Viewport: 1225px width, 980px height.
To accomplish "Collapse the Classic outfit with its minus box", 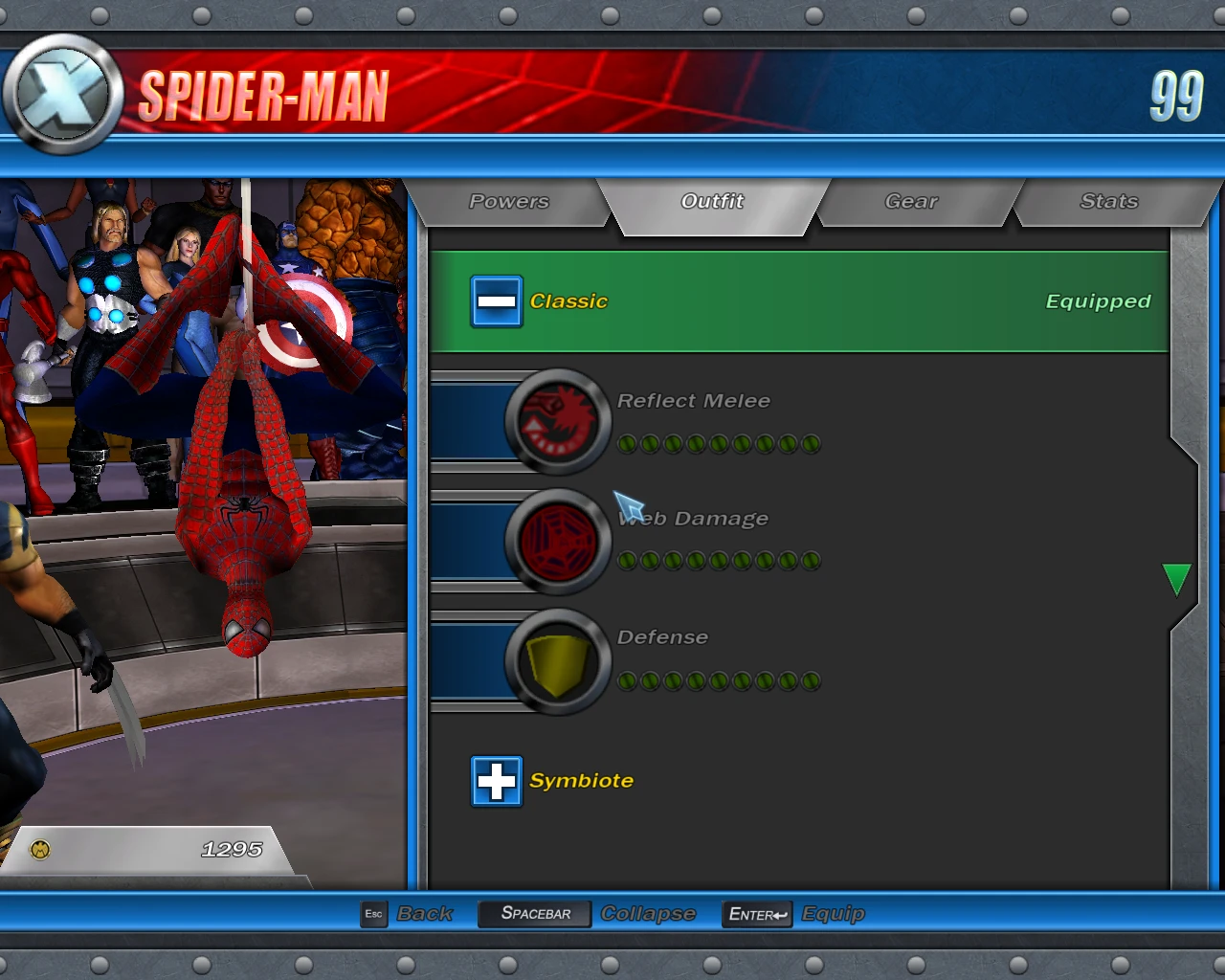I will [496, 301].
